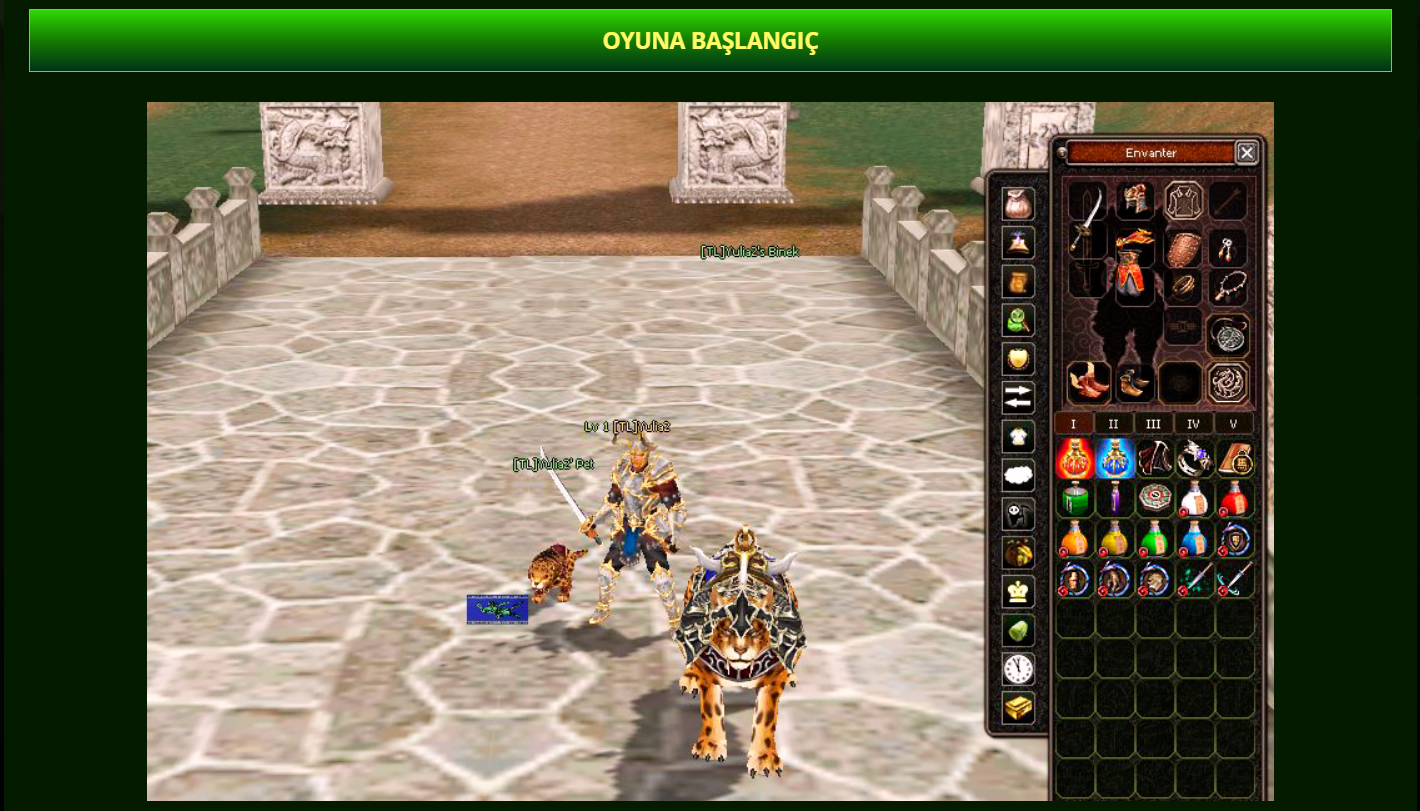Select the equipped curved sword slot
Viewport: 1420px width, 811px height.
[1087, 220]
